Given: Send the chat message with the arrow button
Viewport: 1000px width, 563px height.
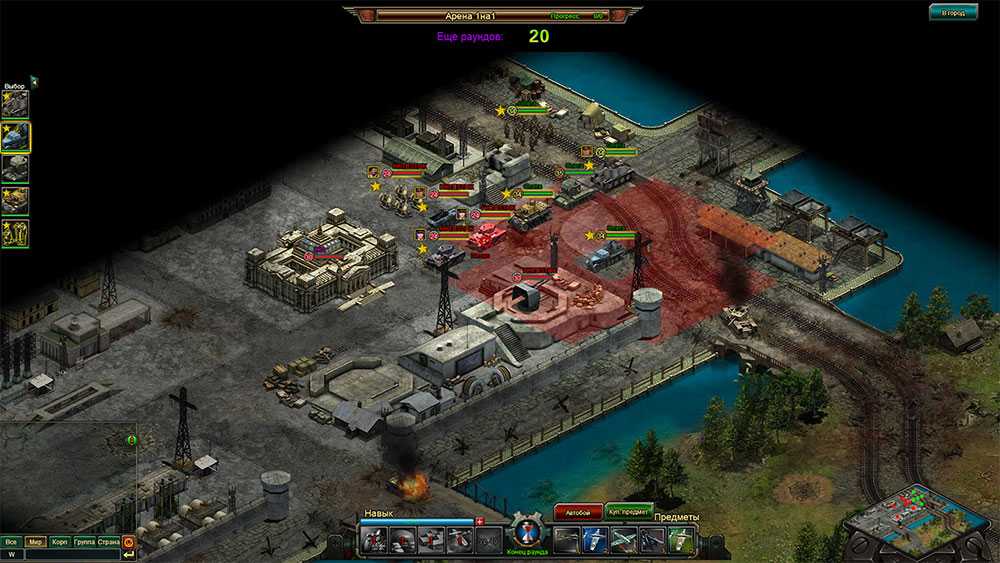Looking at the screenshot, I should 129,554.
